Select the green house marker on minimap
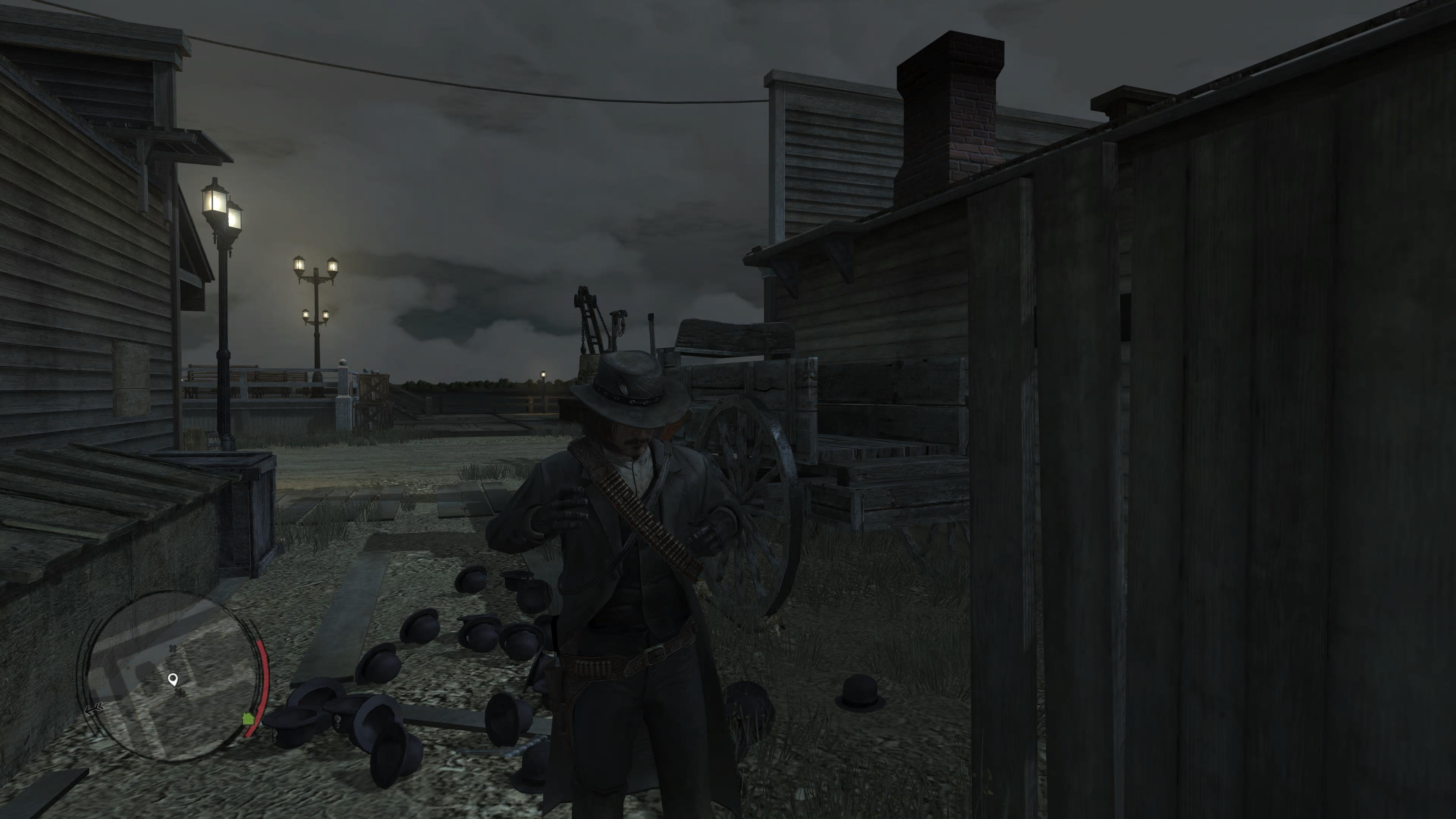The height and width of the screenshot is (819, 1456). (248, 719)
